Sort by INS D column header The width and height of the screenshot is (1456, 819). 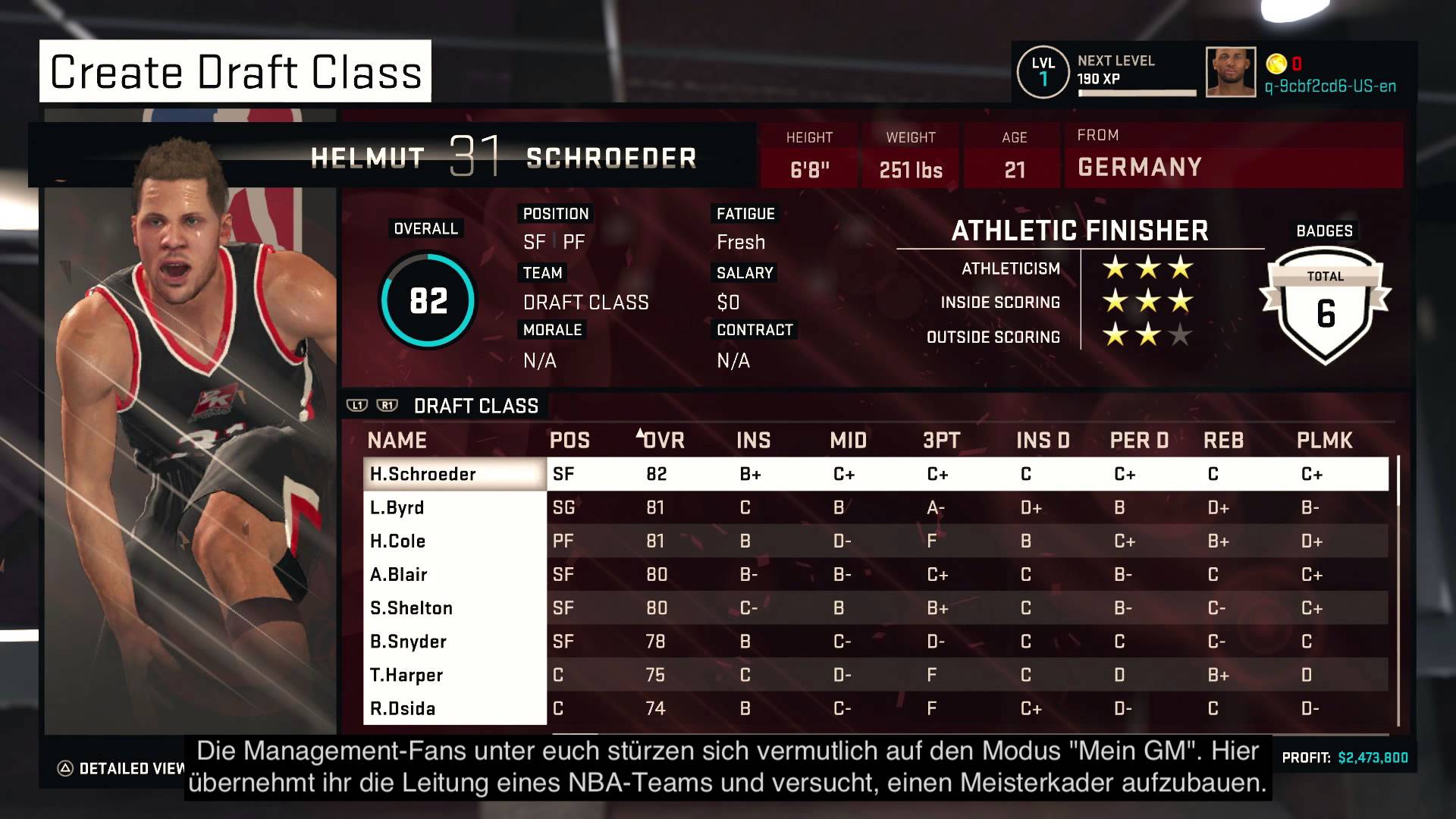pyautogui.click(x=1043, y=440)
